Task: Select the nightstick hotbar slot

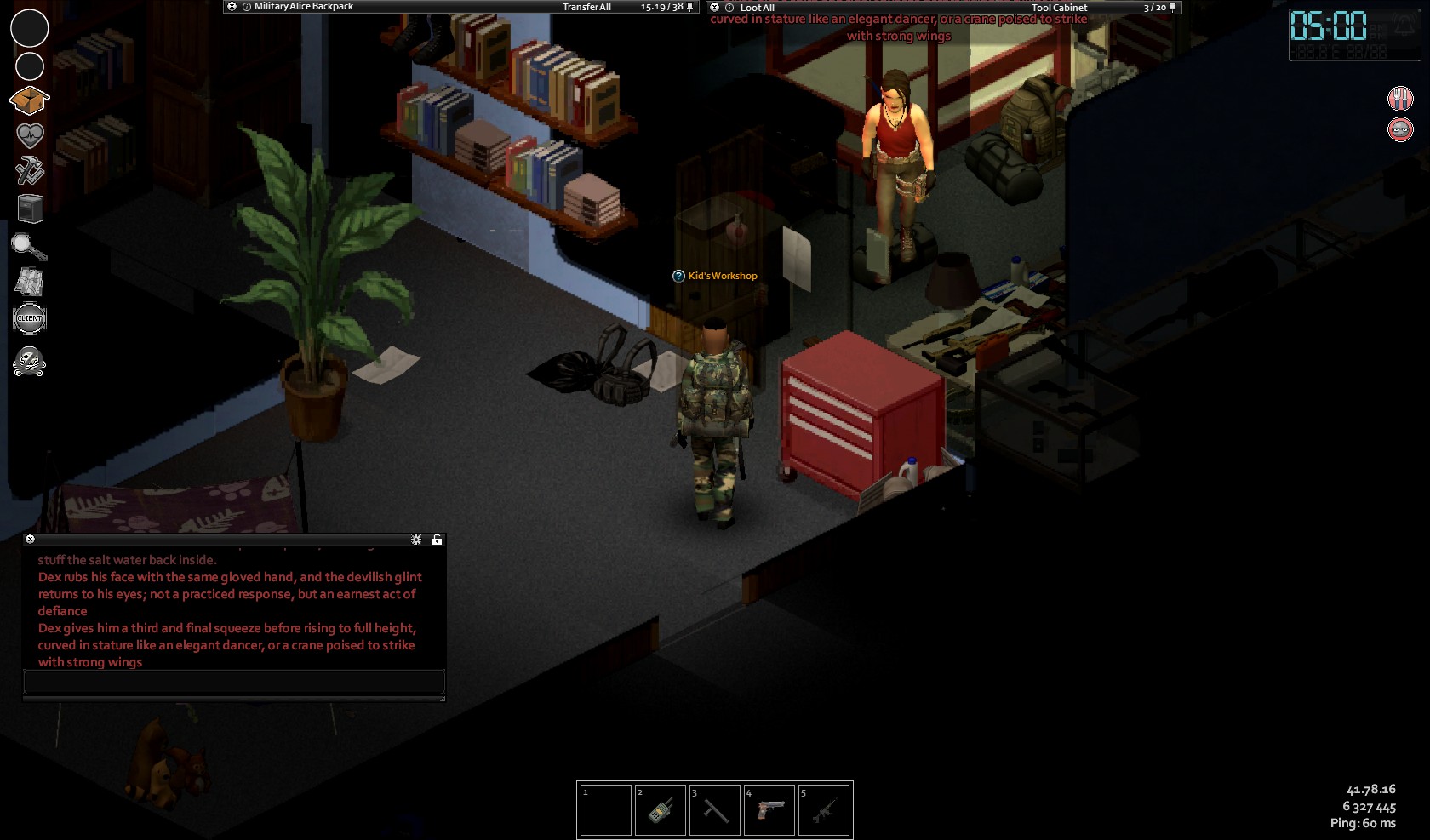Action: click(x=715, y=810)
